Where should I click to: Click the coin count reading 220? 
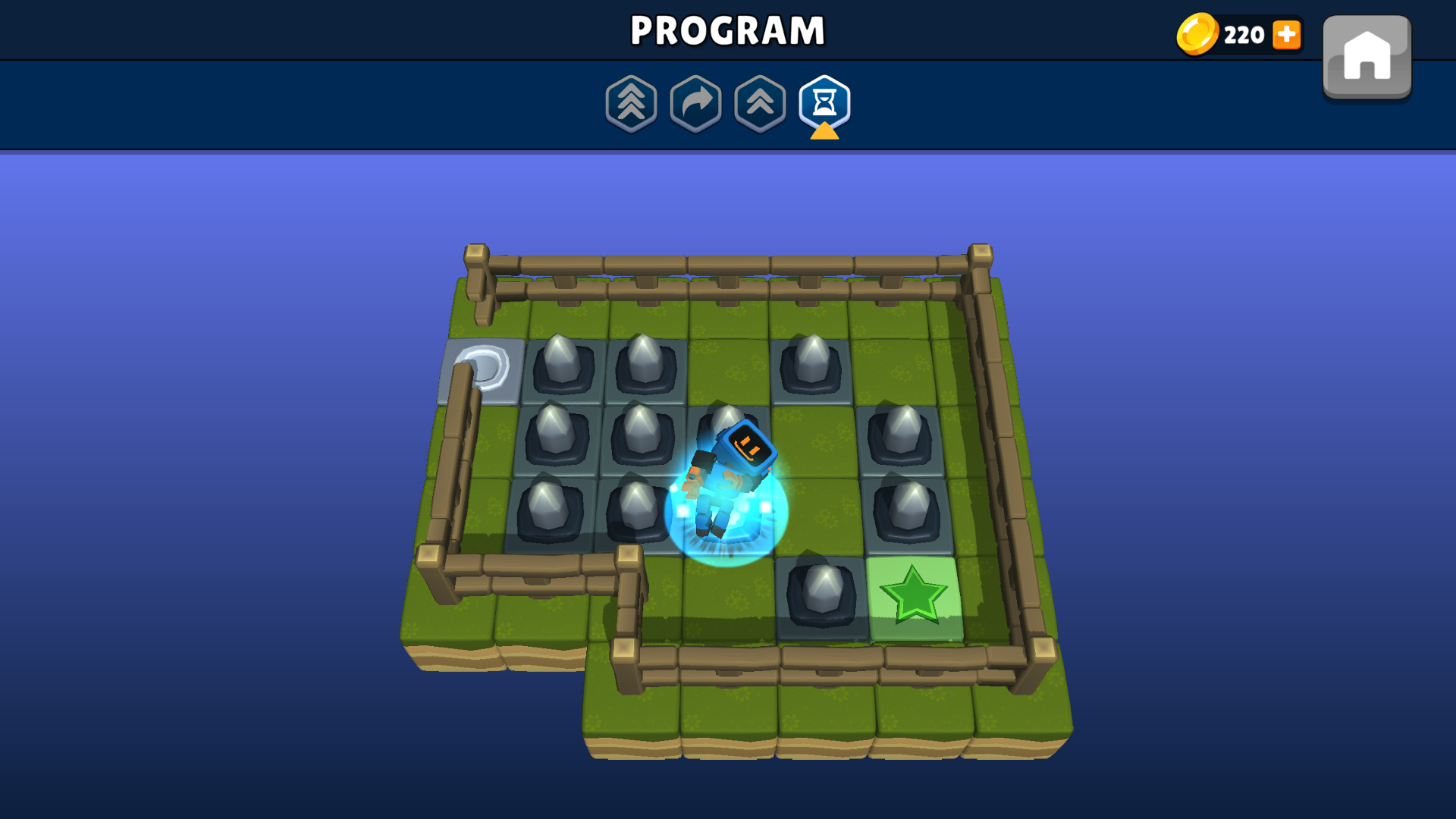click(x=1244, y=35)
